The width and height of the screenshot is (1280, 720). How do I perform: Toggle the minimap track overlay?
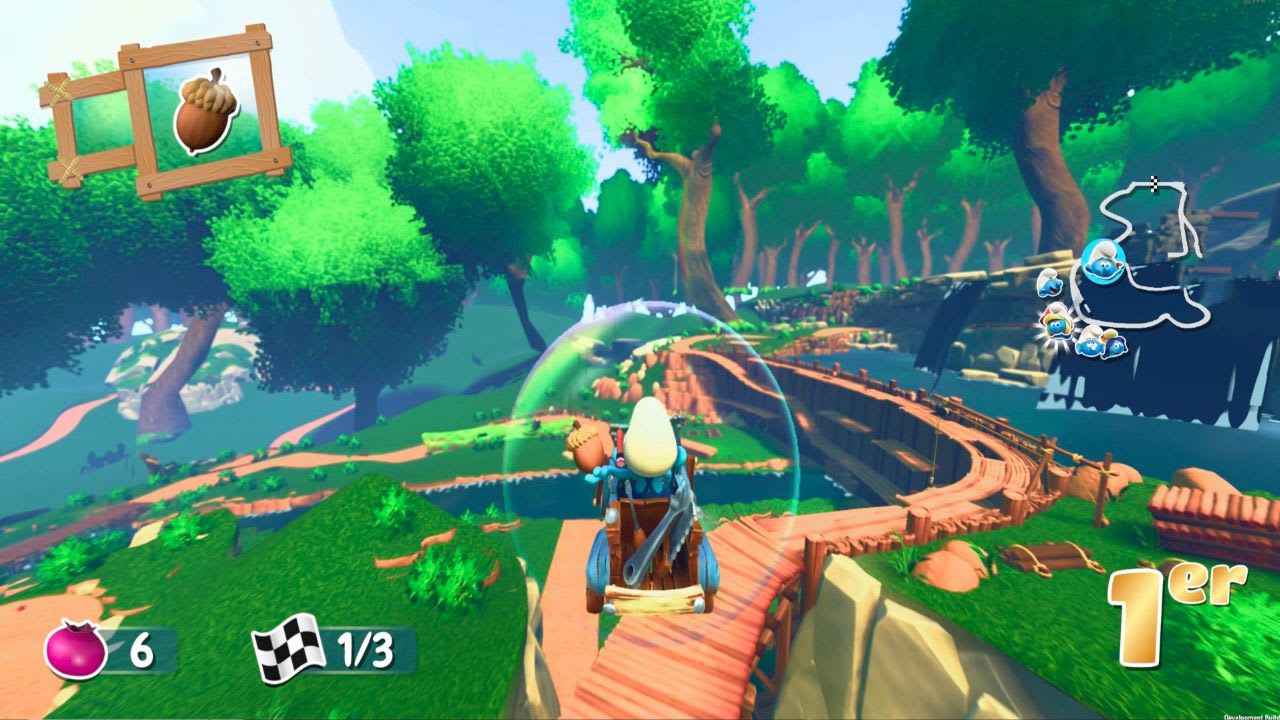(1150, 250)
